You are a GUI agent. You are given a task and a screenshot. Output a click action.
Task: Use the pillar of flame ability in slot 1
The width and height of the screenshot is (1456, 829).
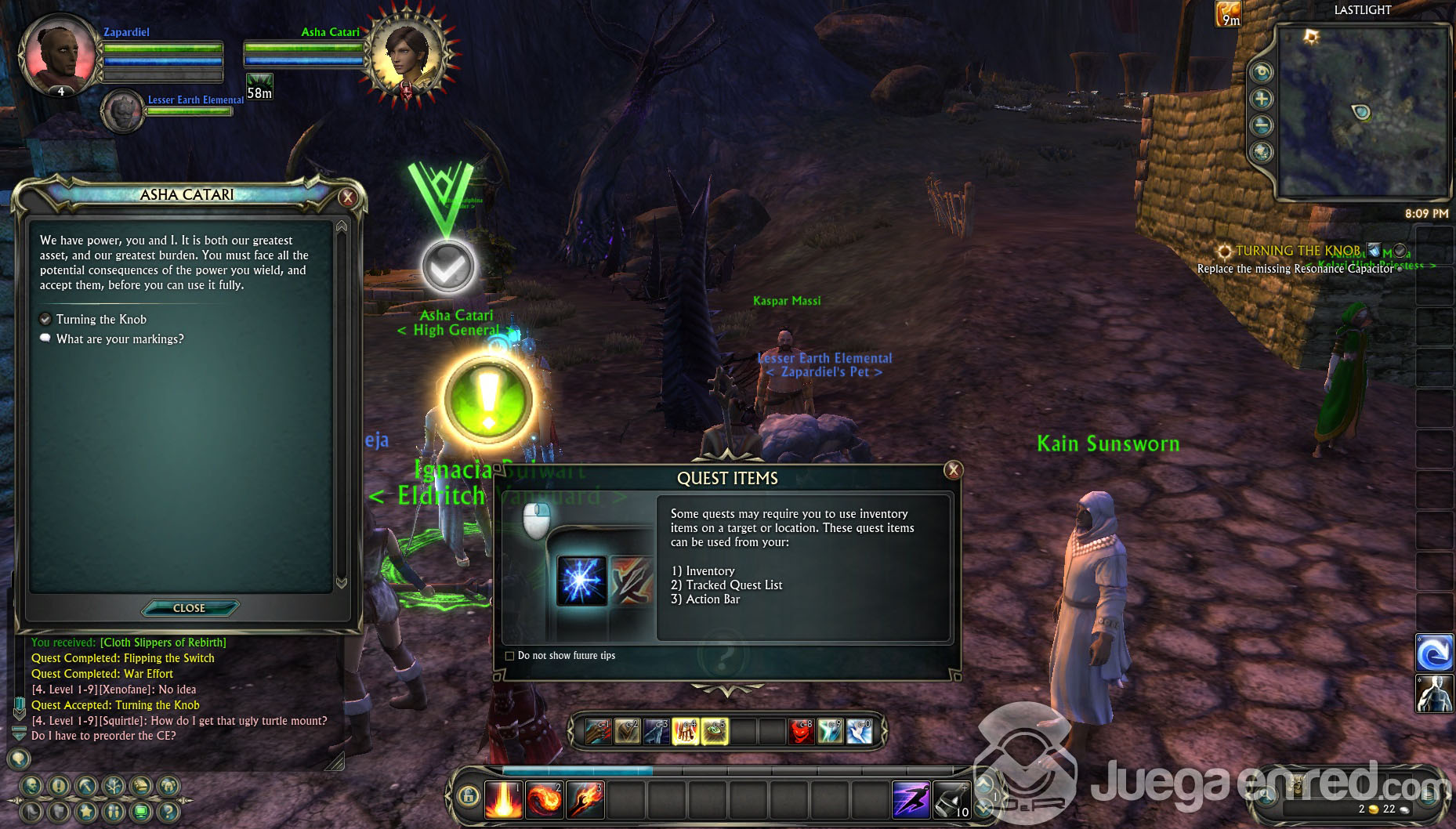point(503,800)
